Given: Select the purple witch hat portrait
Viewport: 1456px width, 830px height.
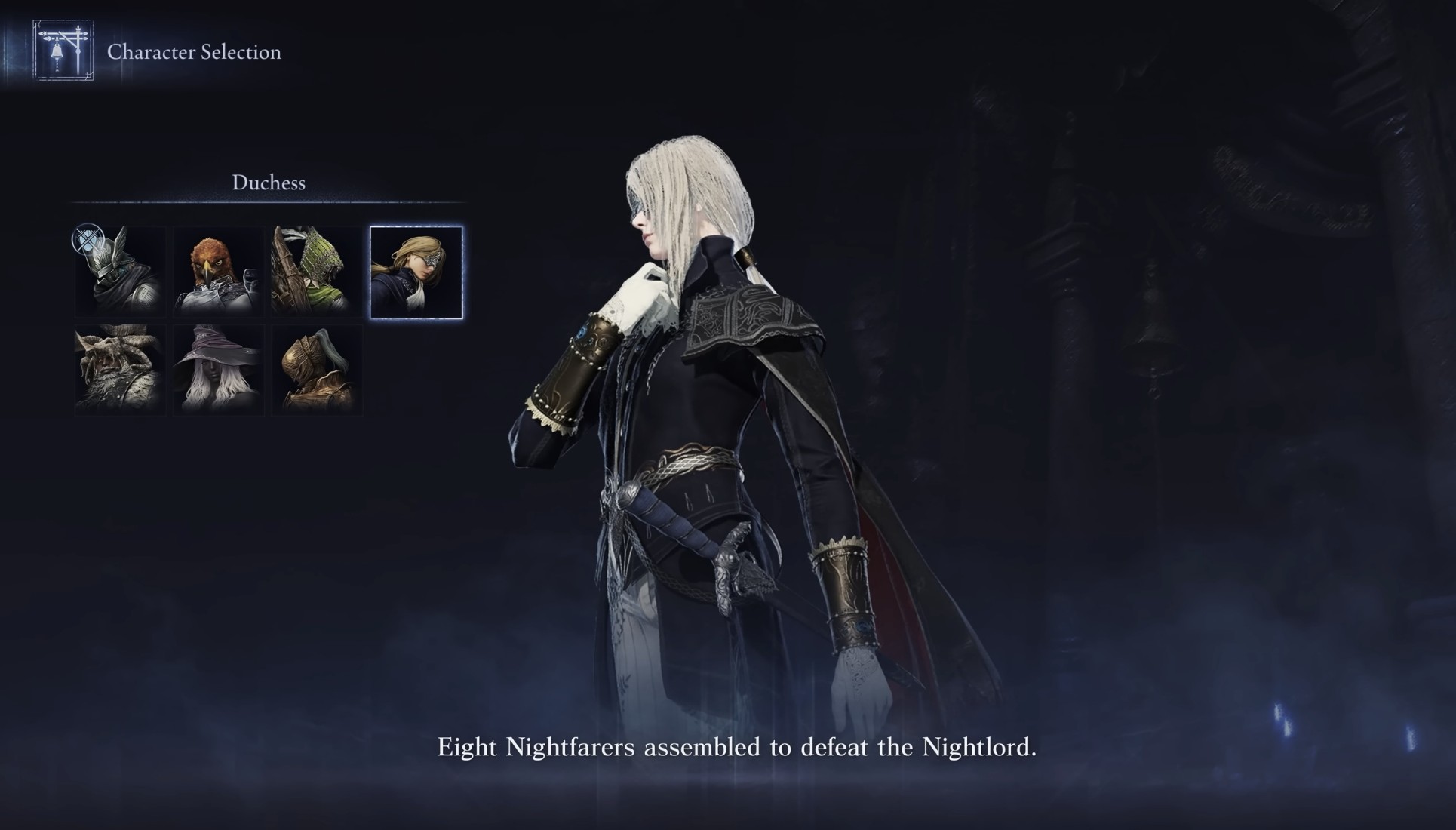Looking at the screenshot, I should [219, 370].
